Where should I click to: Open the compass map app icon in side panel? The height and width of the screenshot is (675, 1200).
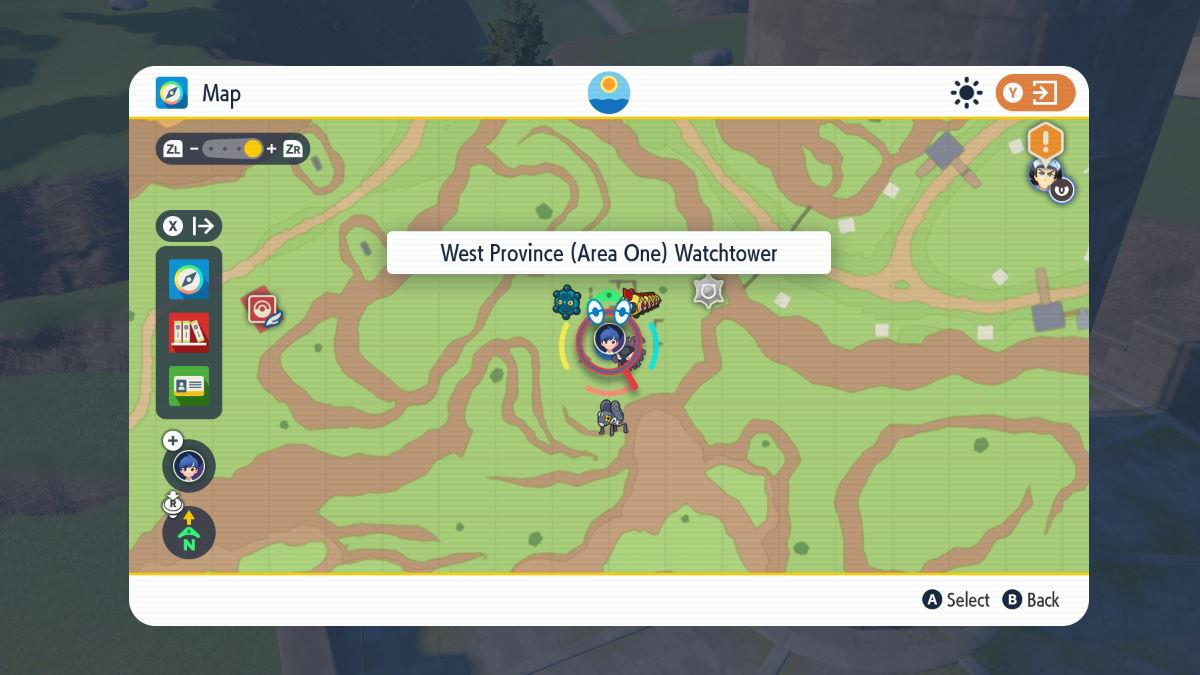click(189, 280)
